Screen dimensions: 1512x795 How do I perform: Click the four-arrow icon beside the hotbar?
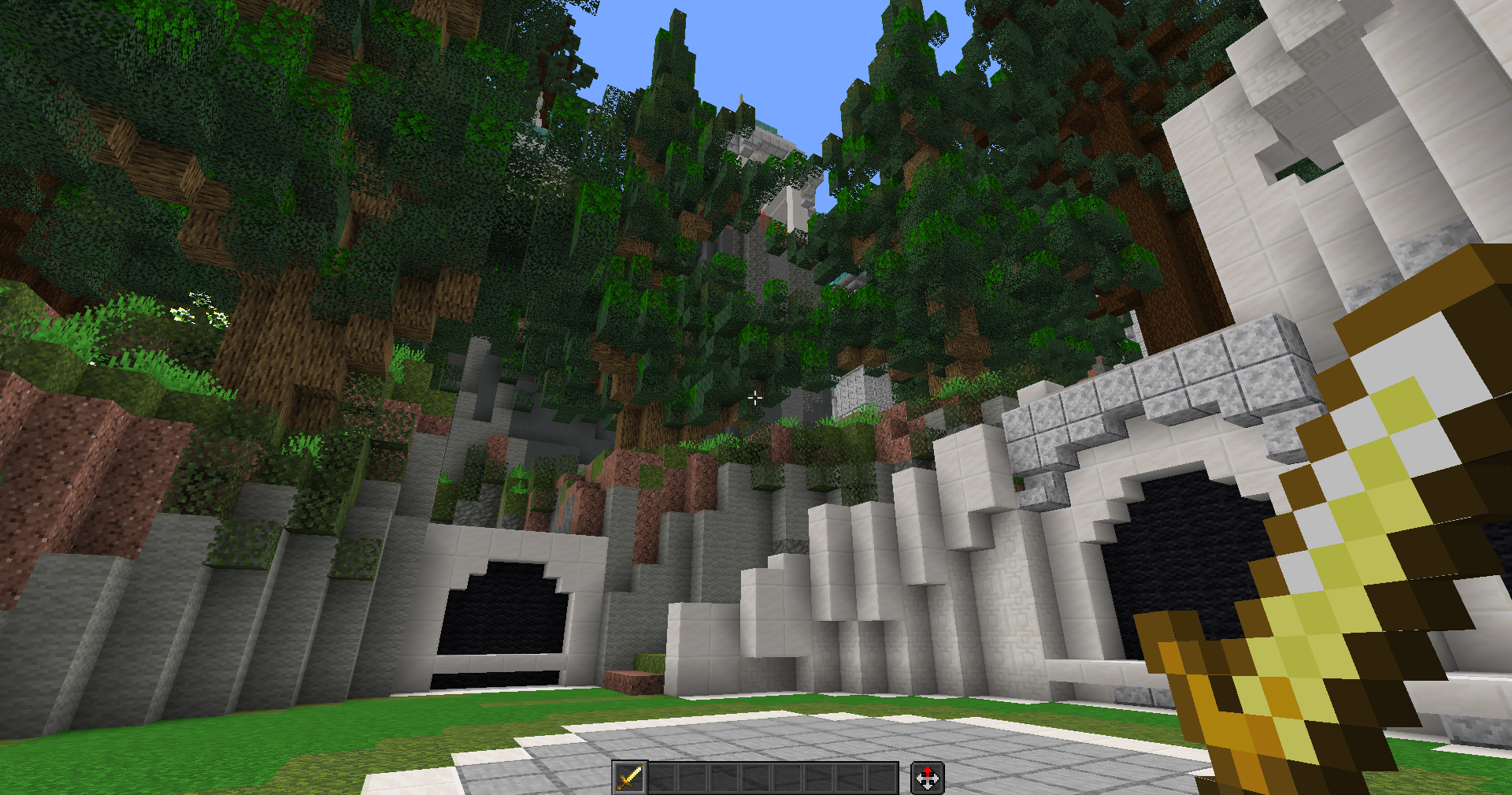pyautogui.click(x=927, y=778)
